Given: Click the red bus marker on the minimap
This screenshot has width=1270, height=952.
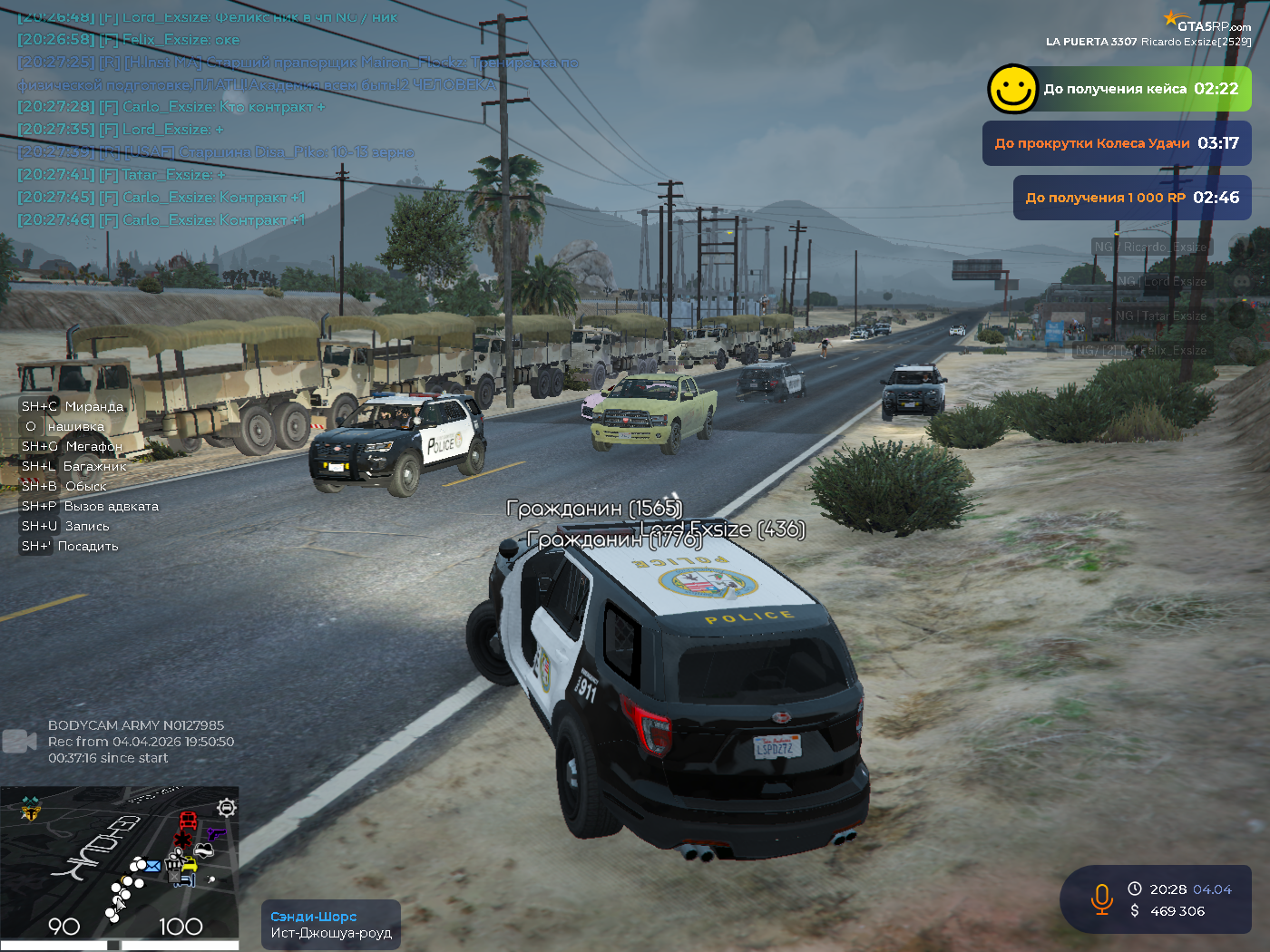Looking at the screenshot, I should 188,821.
